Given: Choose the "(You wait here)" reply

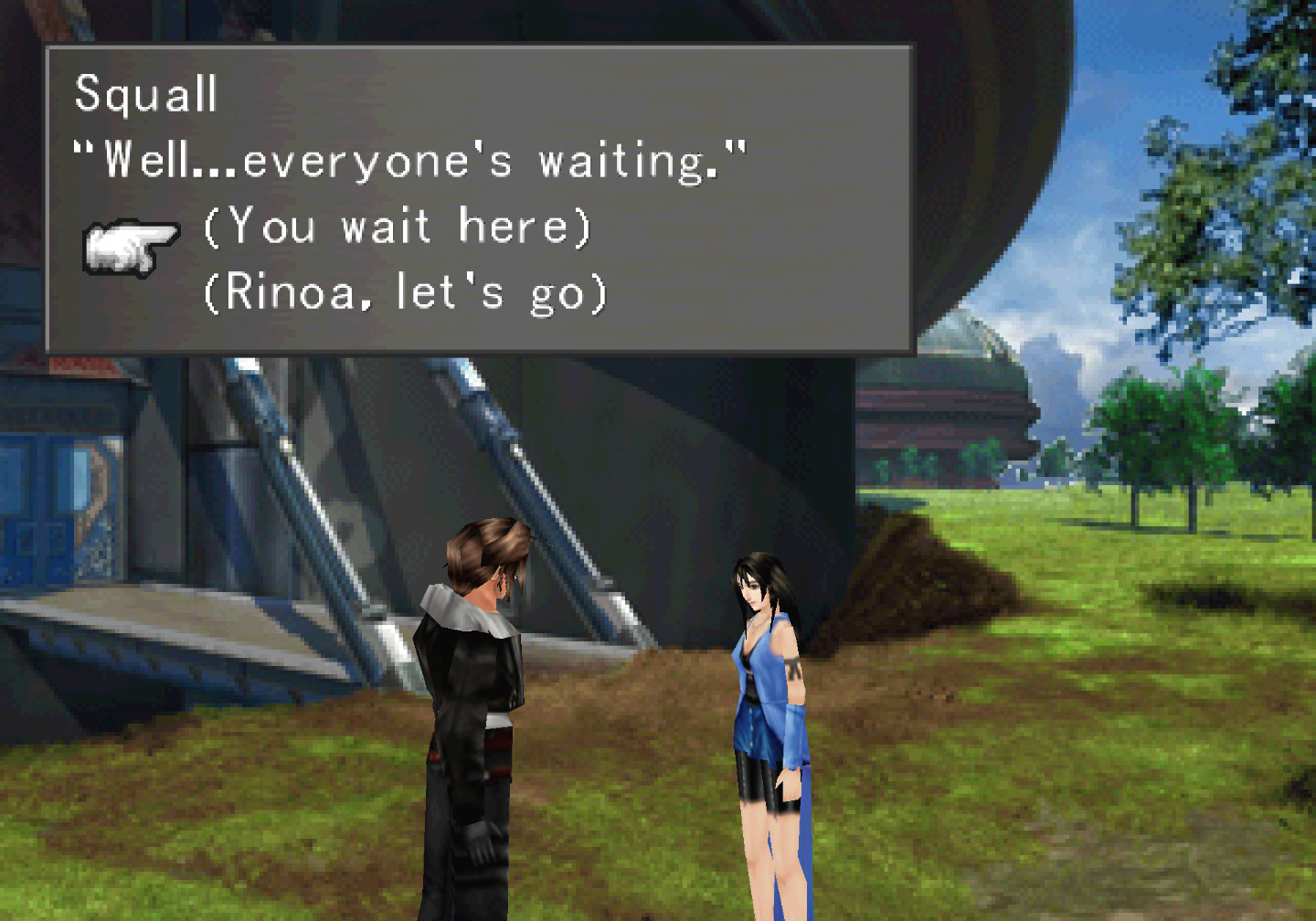Looking at the screenshot, I should (x=398, y=226).
